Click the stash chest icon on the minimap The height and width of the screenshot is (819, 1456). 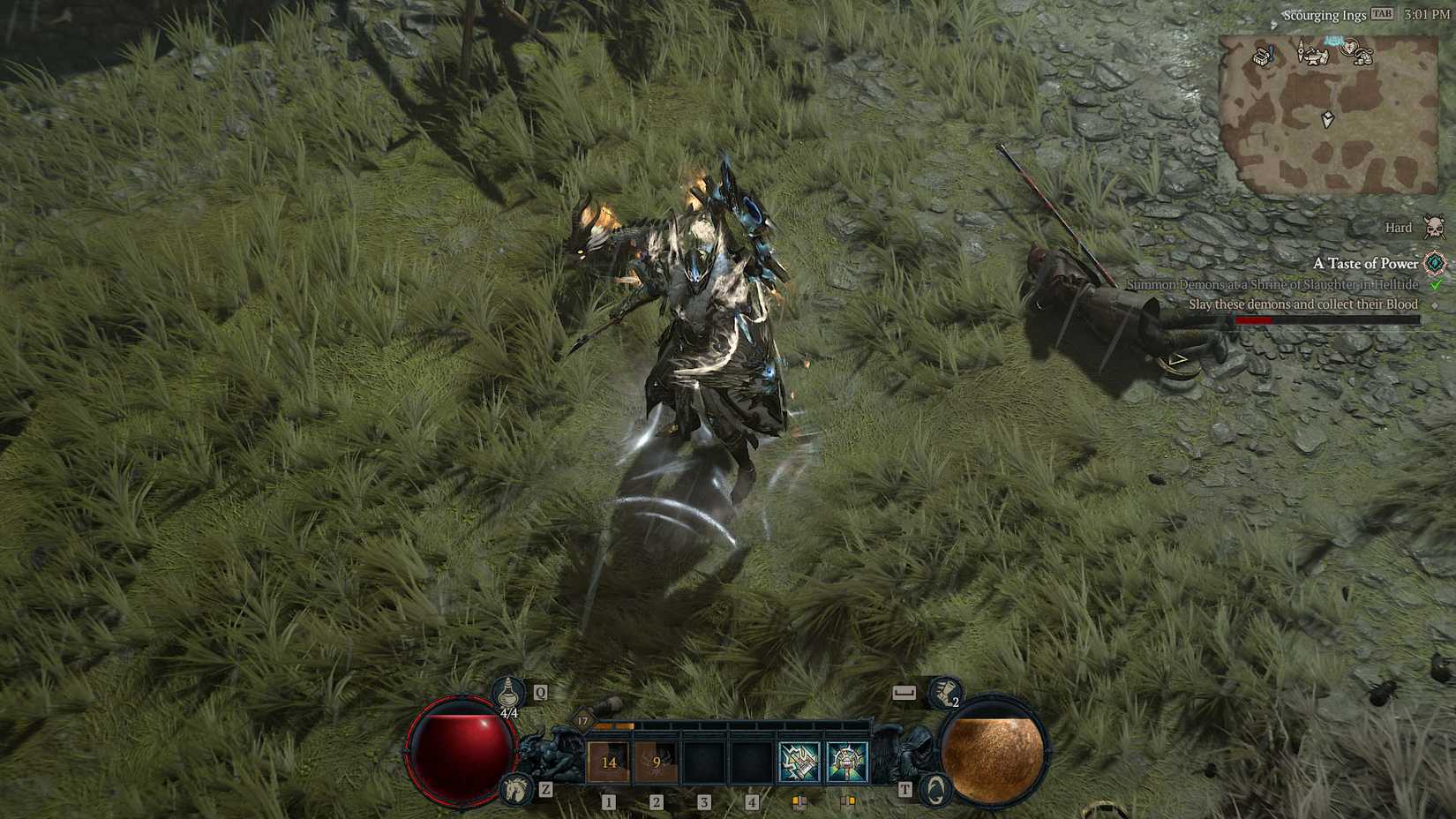click(1261, 56)
